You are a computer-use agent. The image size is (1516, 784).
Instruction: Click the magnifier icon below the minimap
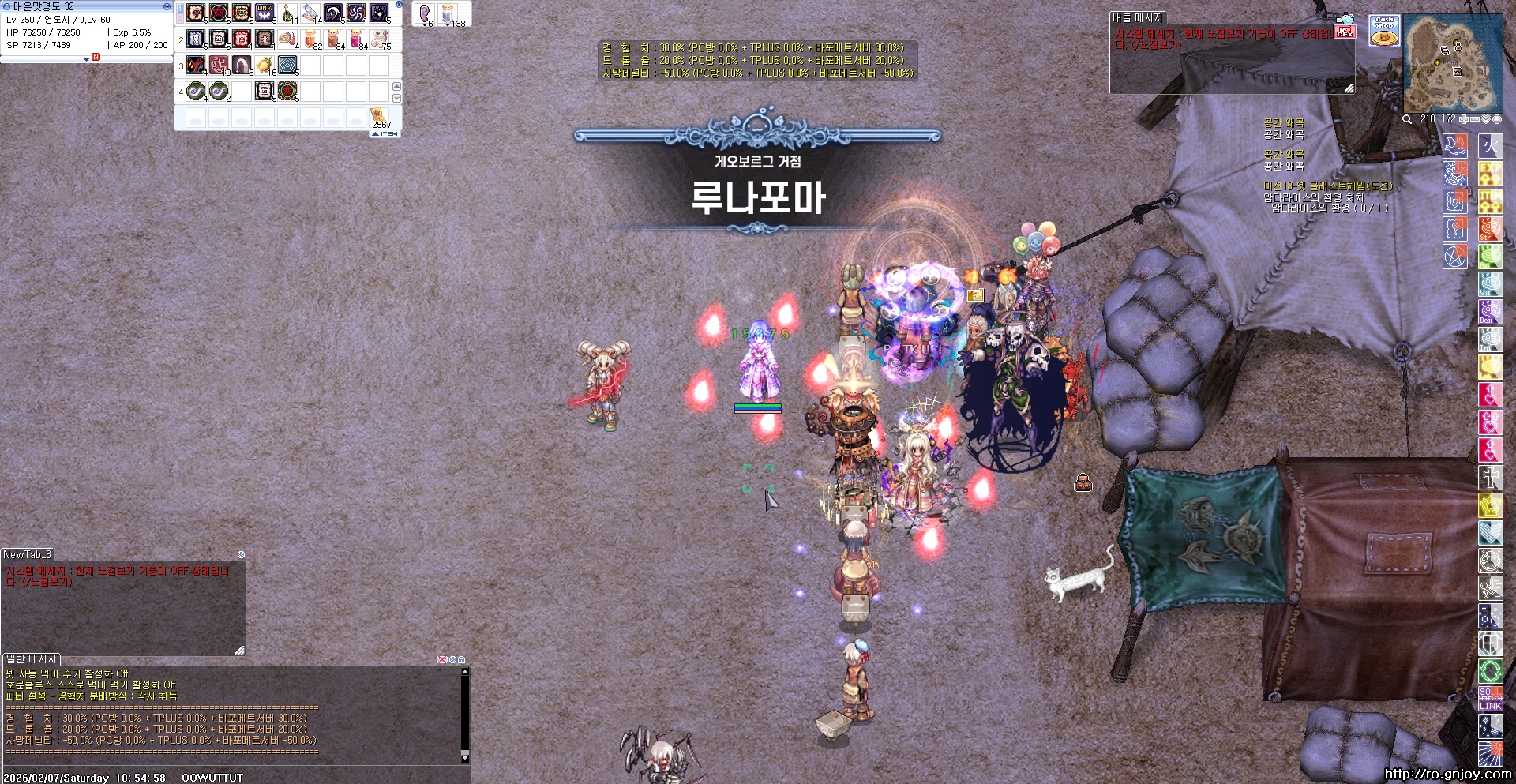tap(1408, 119)
